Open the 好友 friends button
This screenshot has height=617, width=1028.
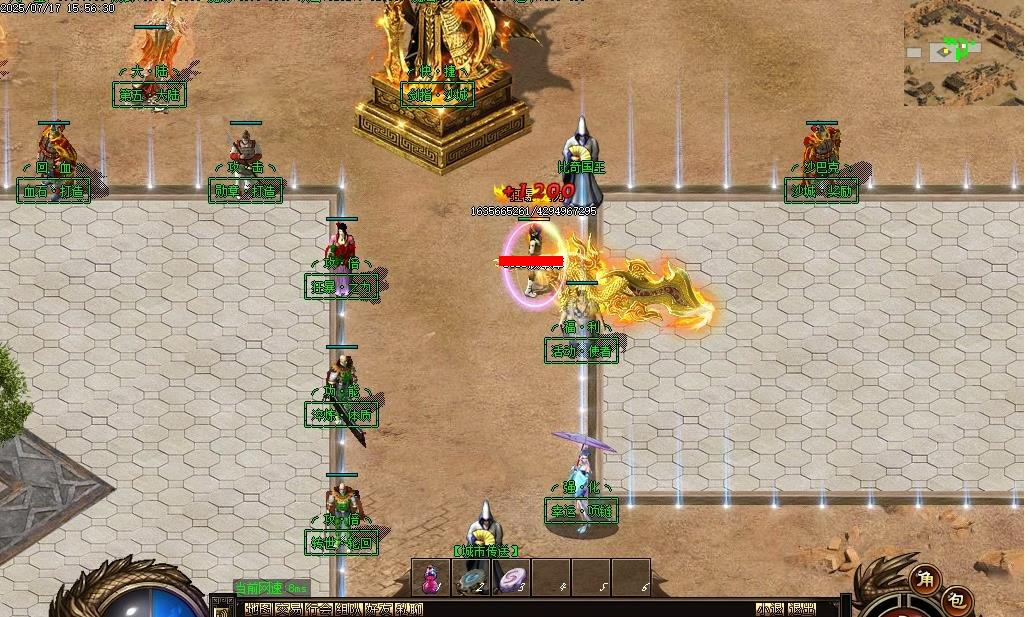[x=379, y=608]
